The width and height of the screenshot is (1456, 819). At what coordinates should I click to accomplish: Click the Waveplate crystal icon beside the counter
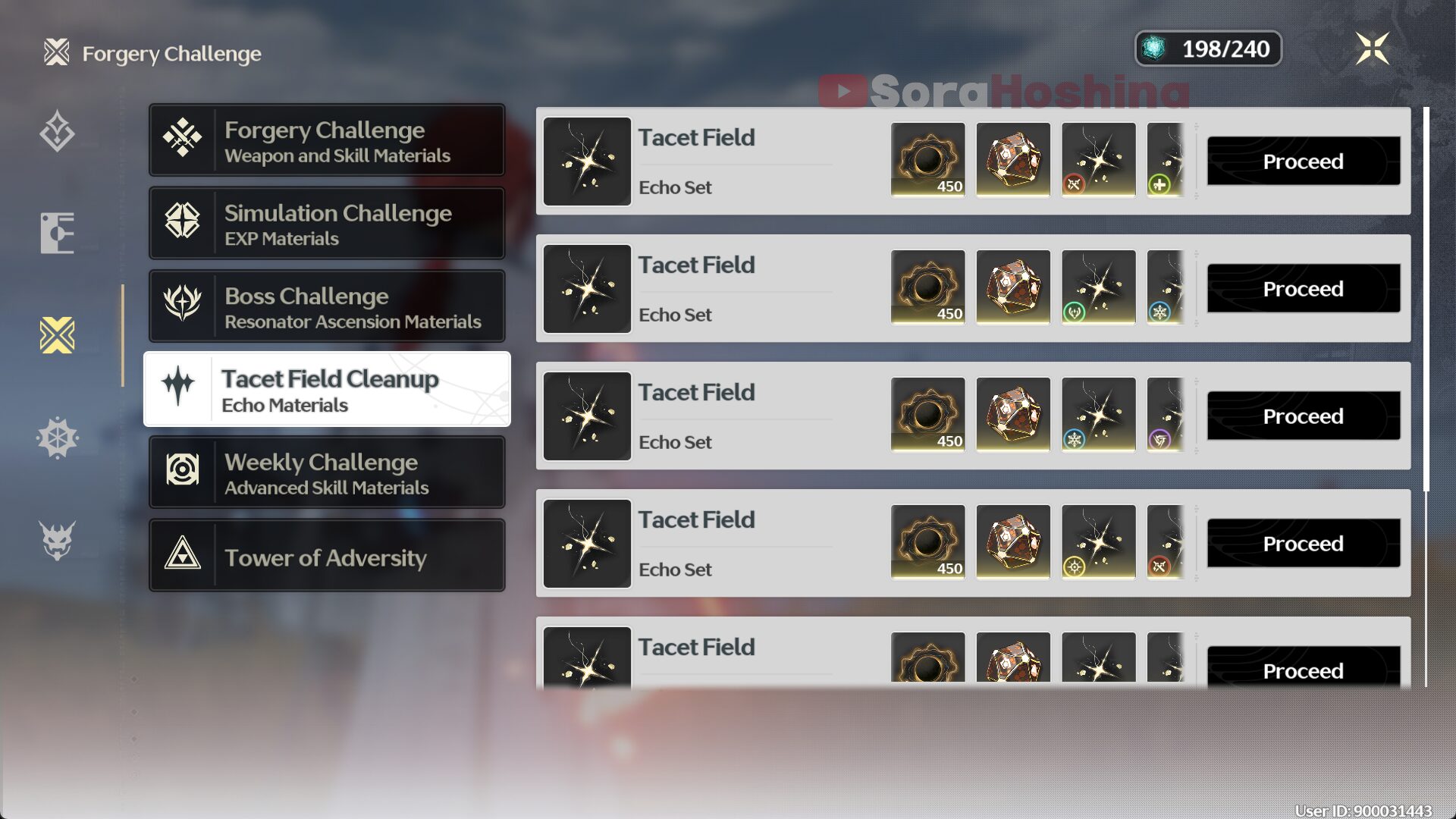(x=1155, y=49)
